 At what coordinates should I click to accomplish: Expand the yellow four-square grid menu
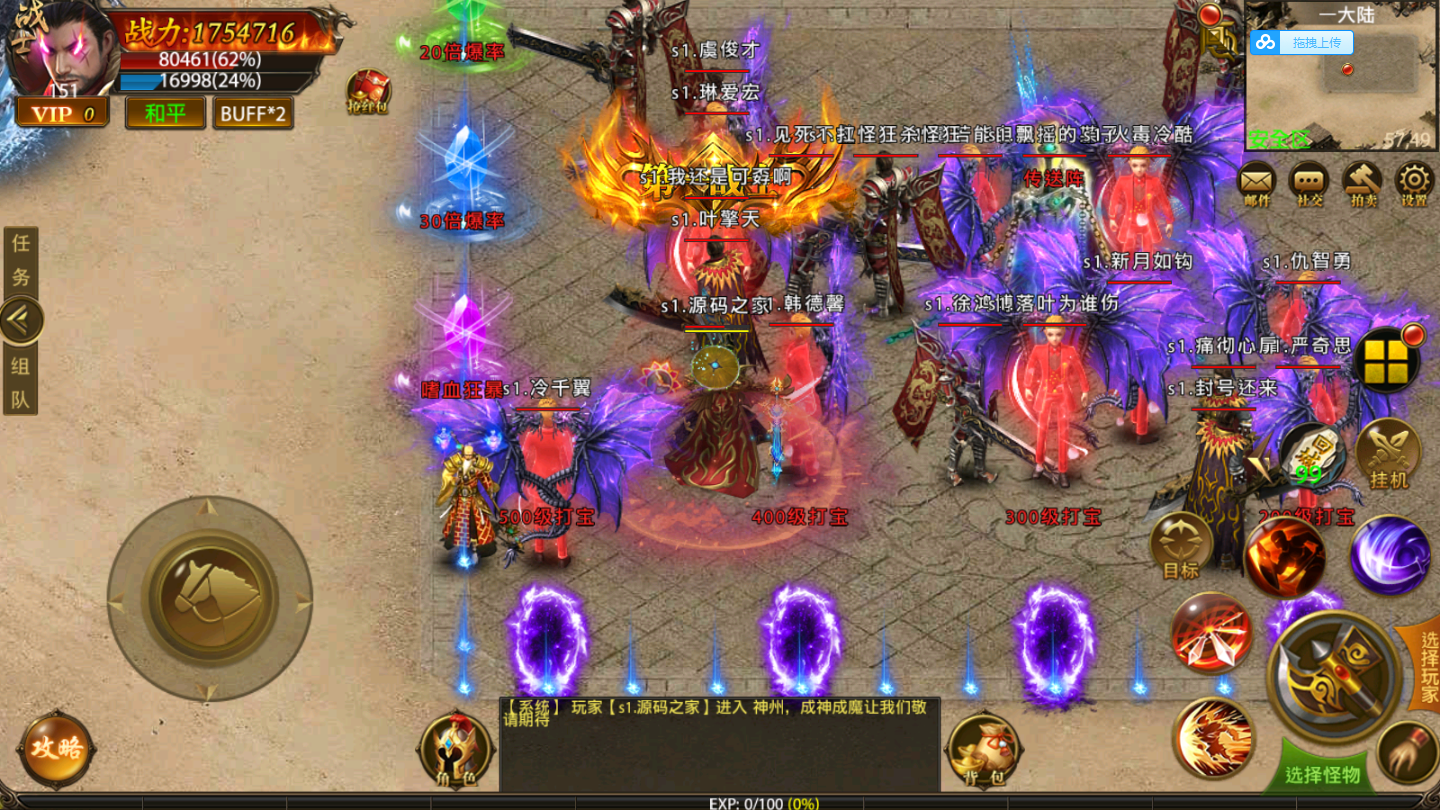click(x=1386, y=360)
